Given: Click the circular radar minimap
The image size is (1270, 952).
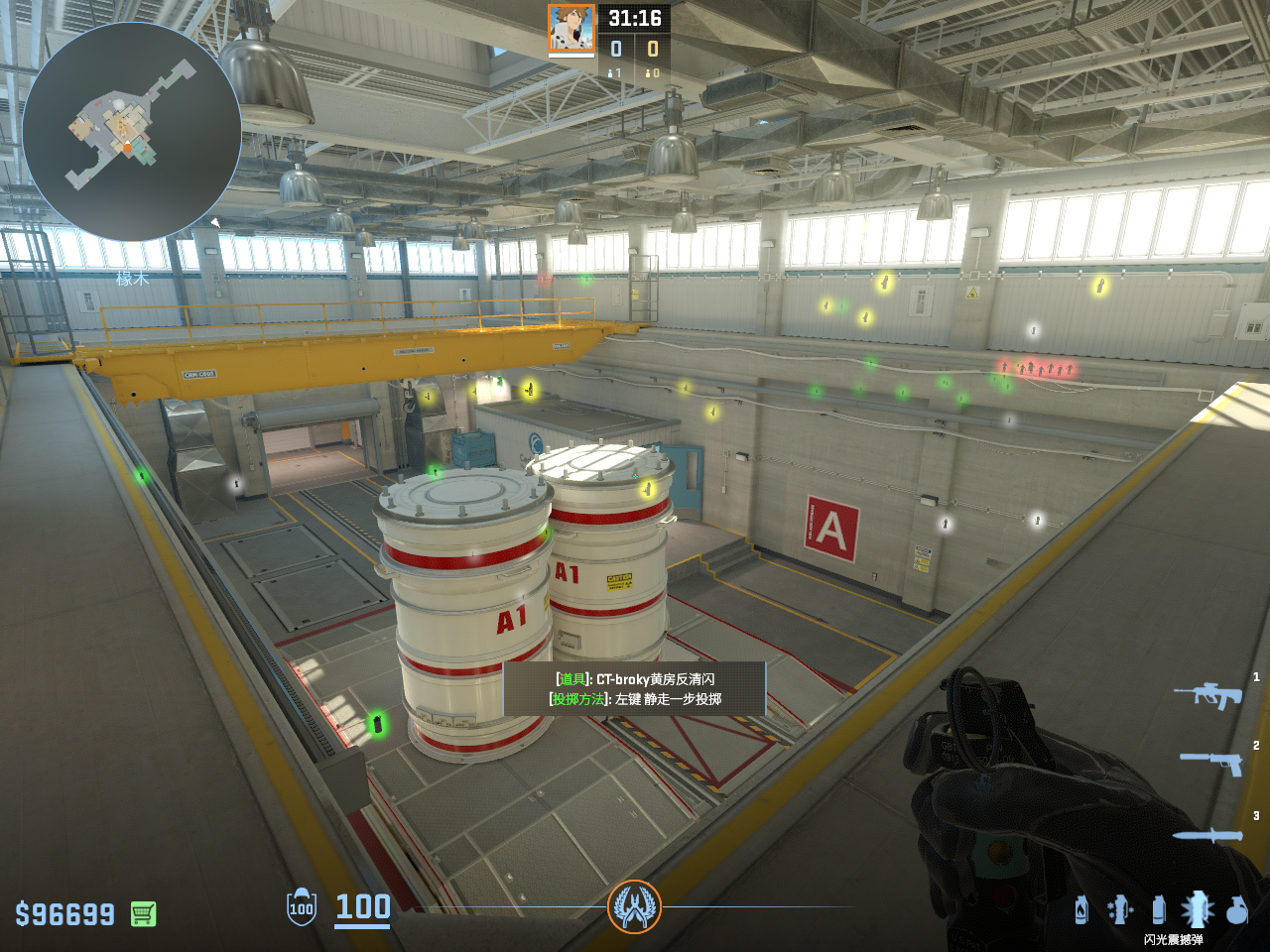Looking at the screenshot, I should [x=131, y=131].
